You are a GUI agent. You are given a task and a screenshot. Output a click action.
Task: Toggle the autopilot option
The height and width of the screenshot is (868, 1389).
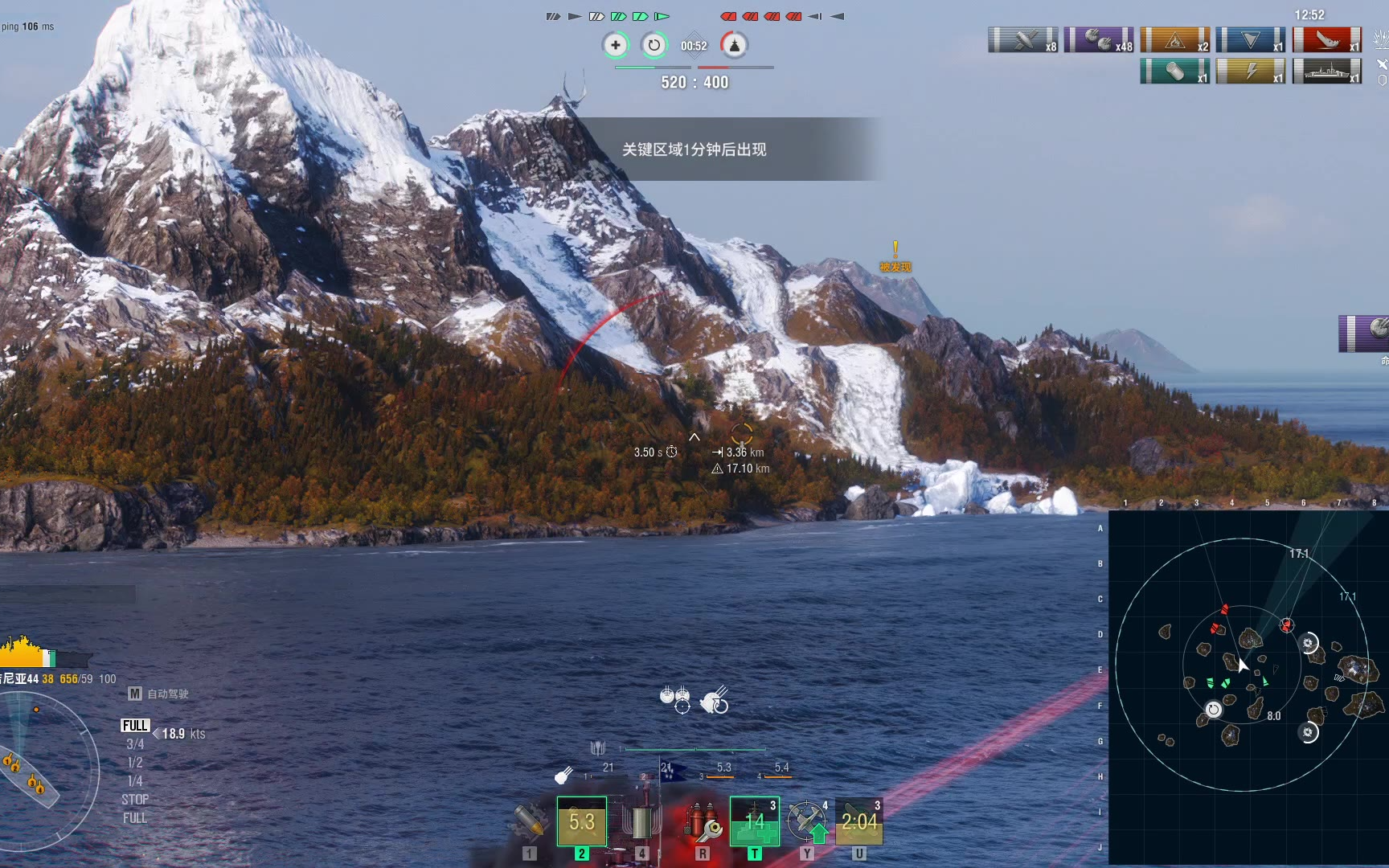click(x=159, y=694)
